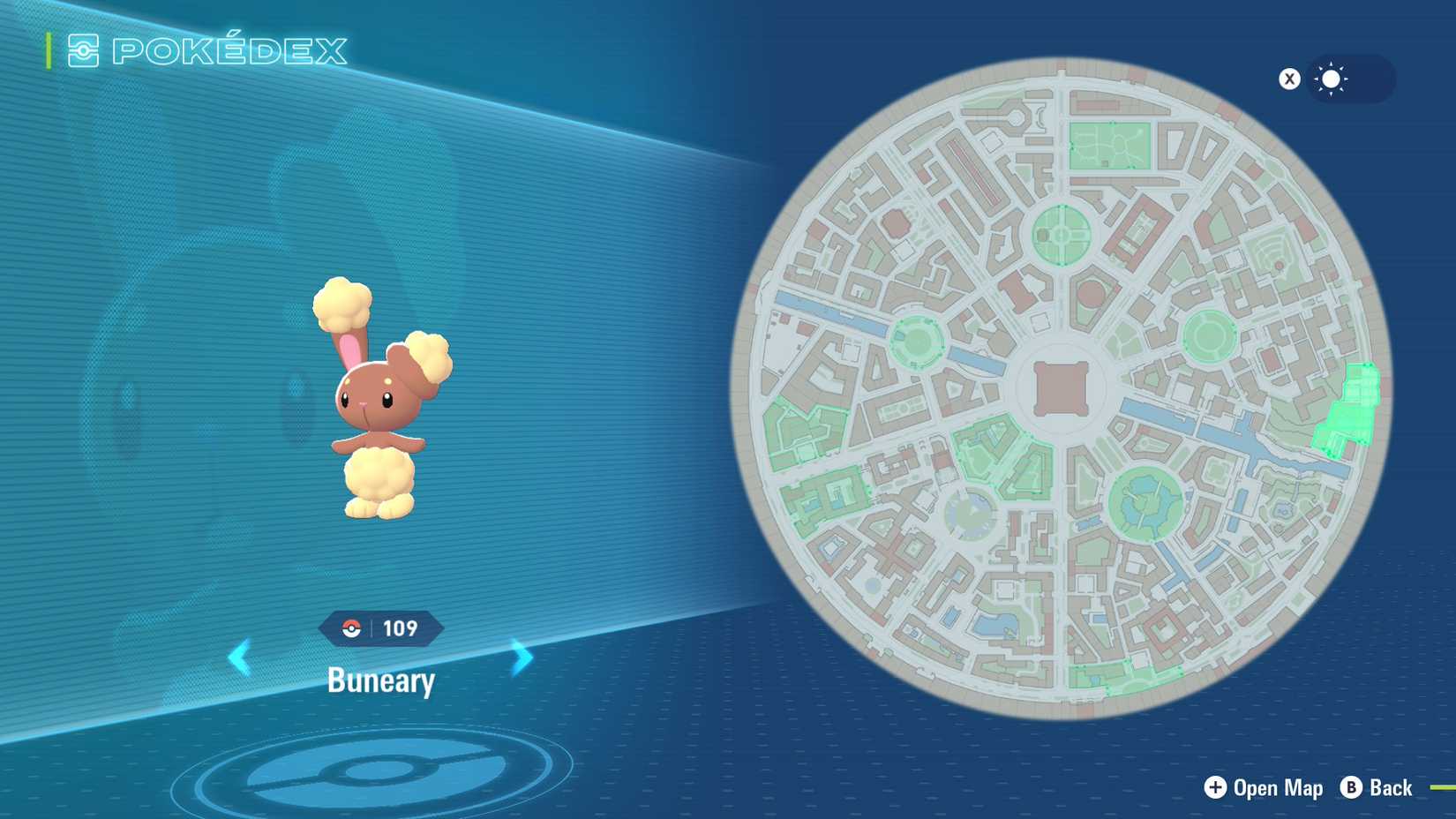Go to the previous Pokédex entry with the left arrow
The height and width of the screenshot is (819, 1456).
point(239,657)
